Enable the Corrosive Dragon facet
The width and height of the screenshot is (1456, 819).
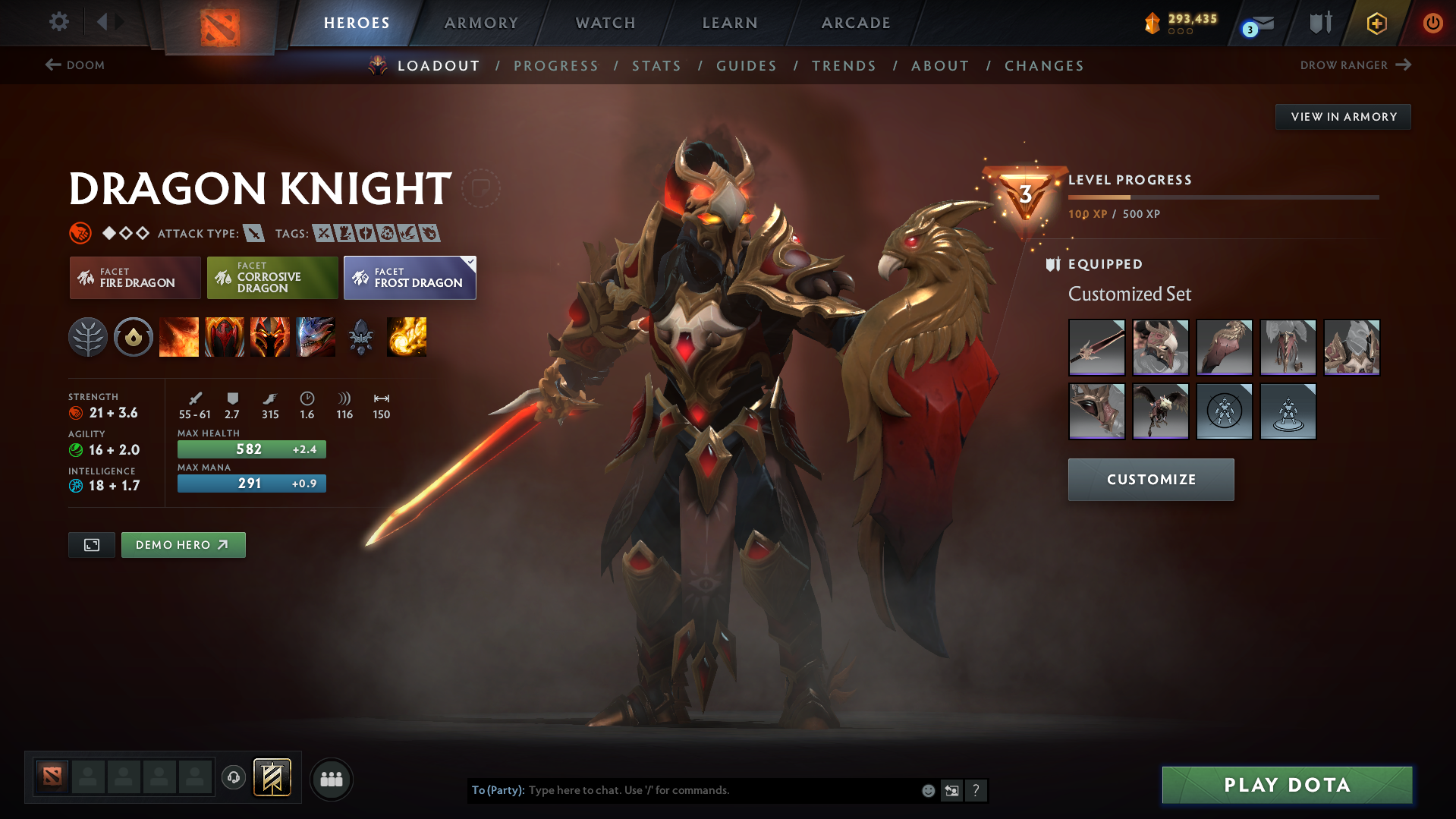(x=272, y=278)
